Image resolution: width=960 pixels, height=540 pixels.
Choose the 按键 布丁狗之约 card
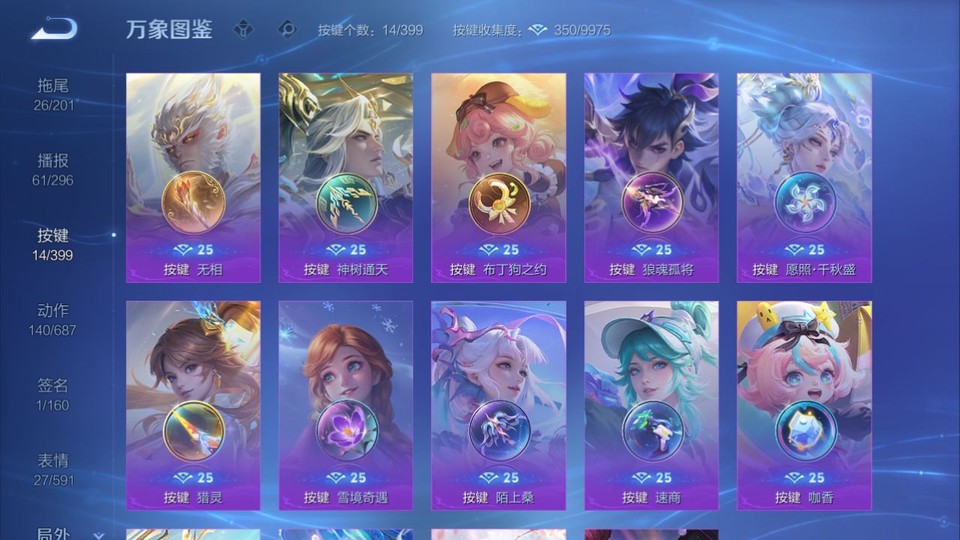coord(498,177)
